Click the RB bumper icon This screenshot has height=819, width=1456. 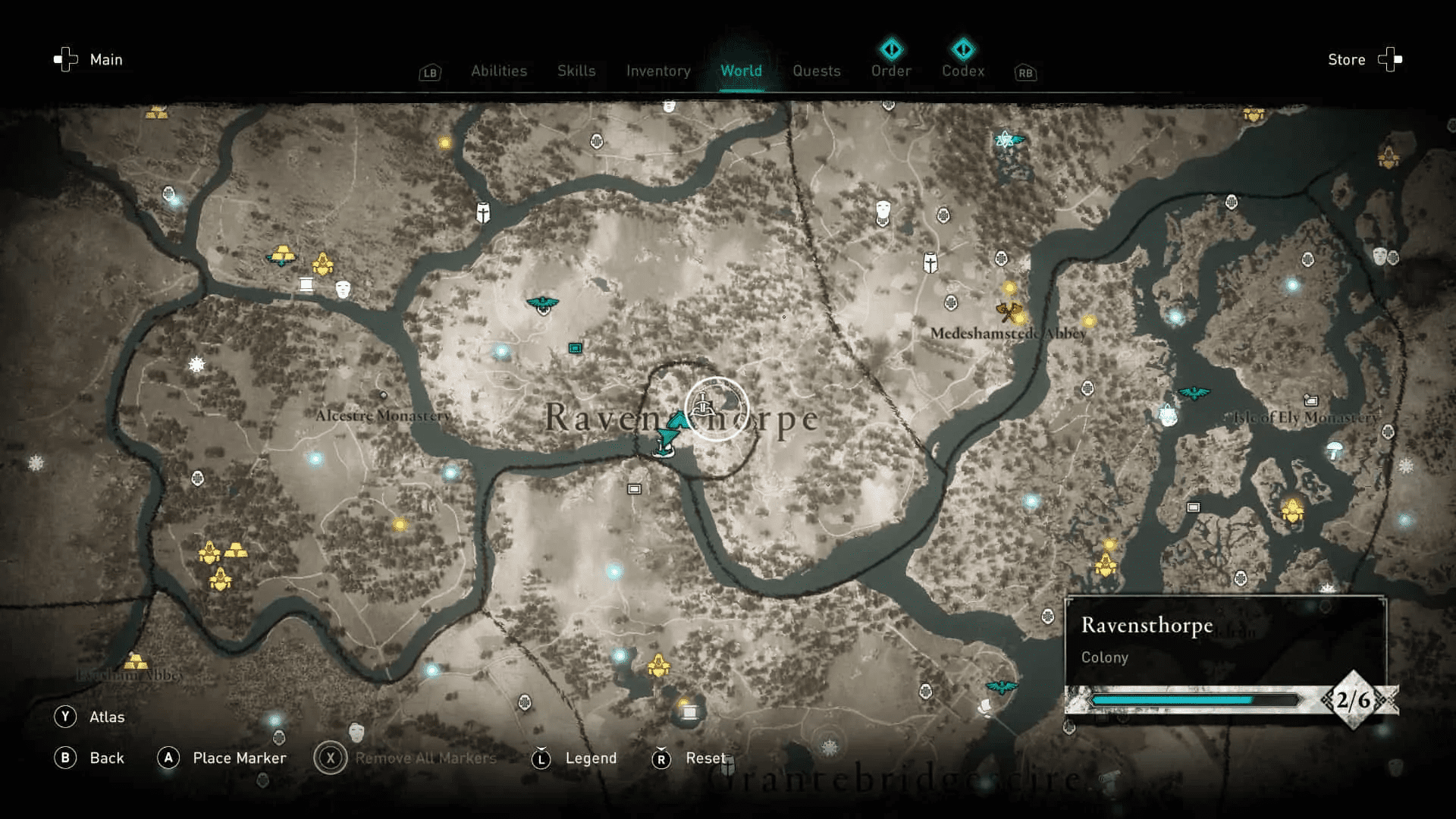[x=1025, y=74]
